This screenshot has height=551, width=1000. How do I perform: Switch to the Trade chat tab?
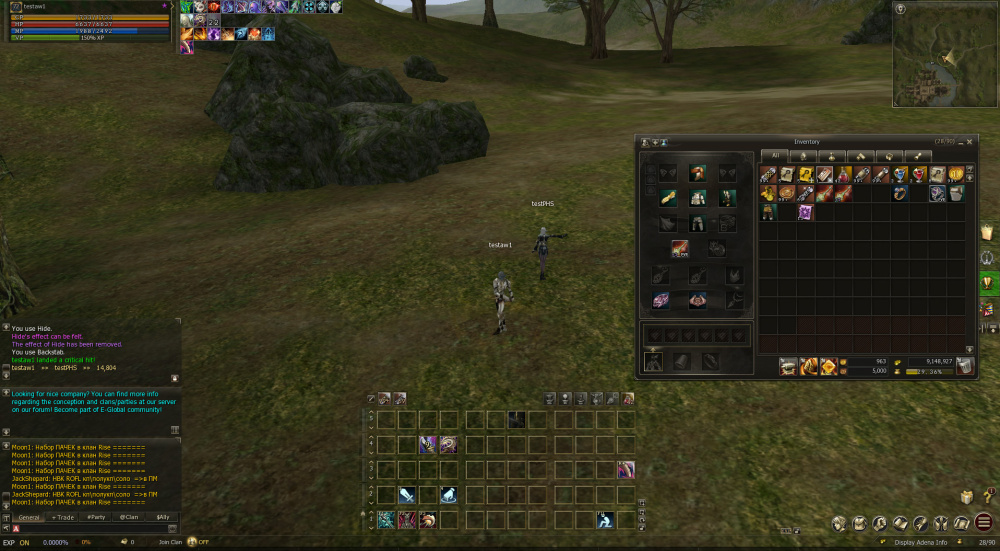coord(63,517)
